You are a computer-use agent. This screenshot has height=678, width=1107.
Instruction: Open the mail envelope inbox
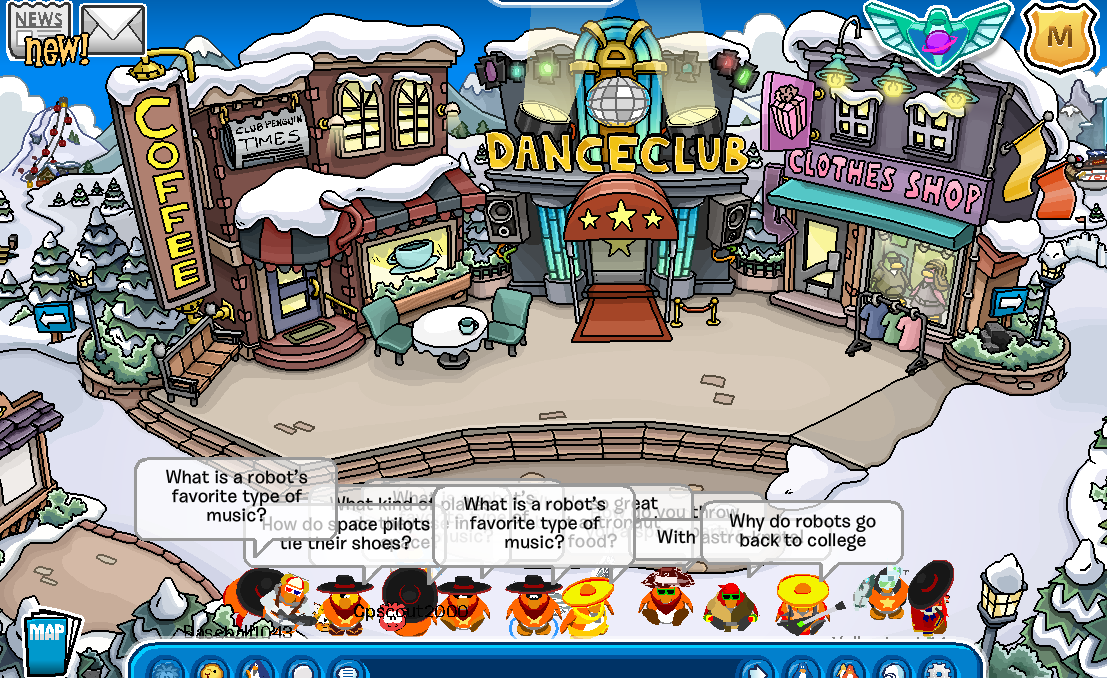113,30
